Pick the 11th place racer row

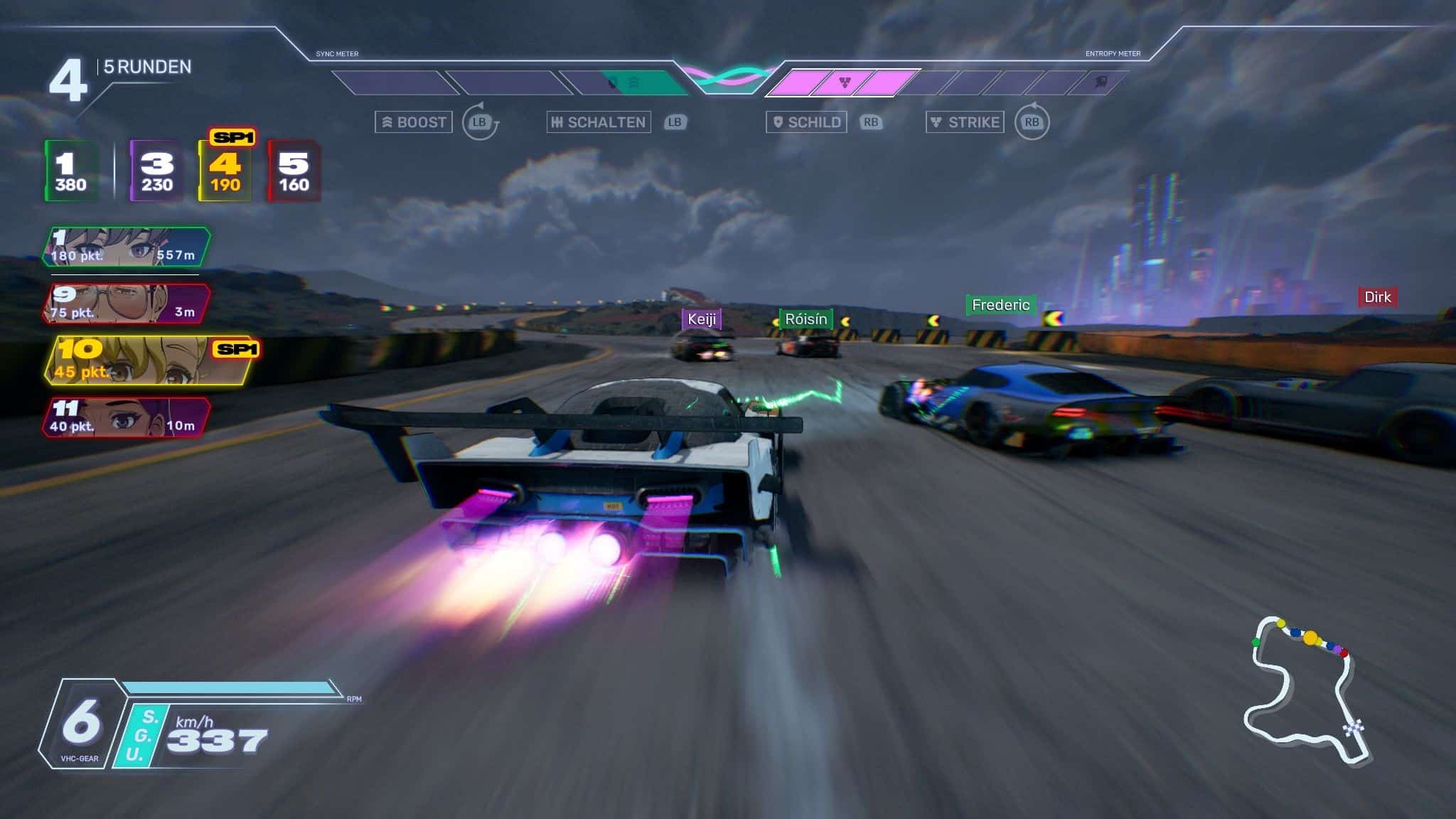click(x=127, y=417)
